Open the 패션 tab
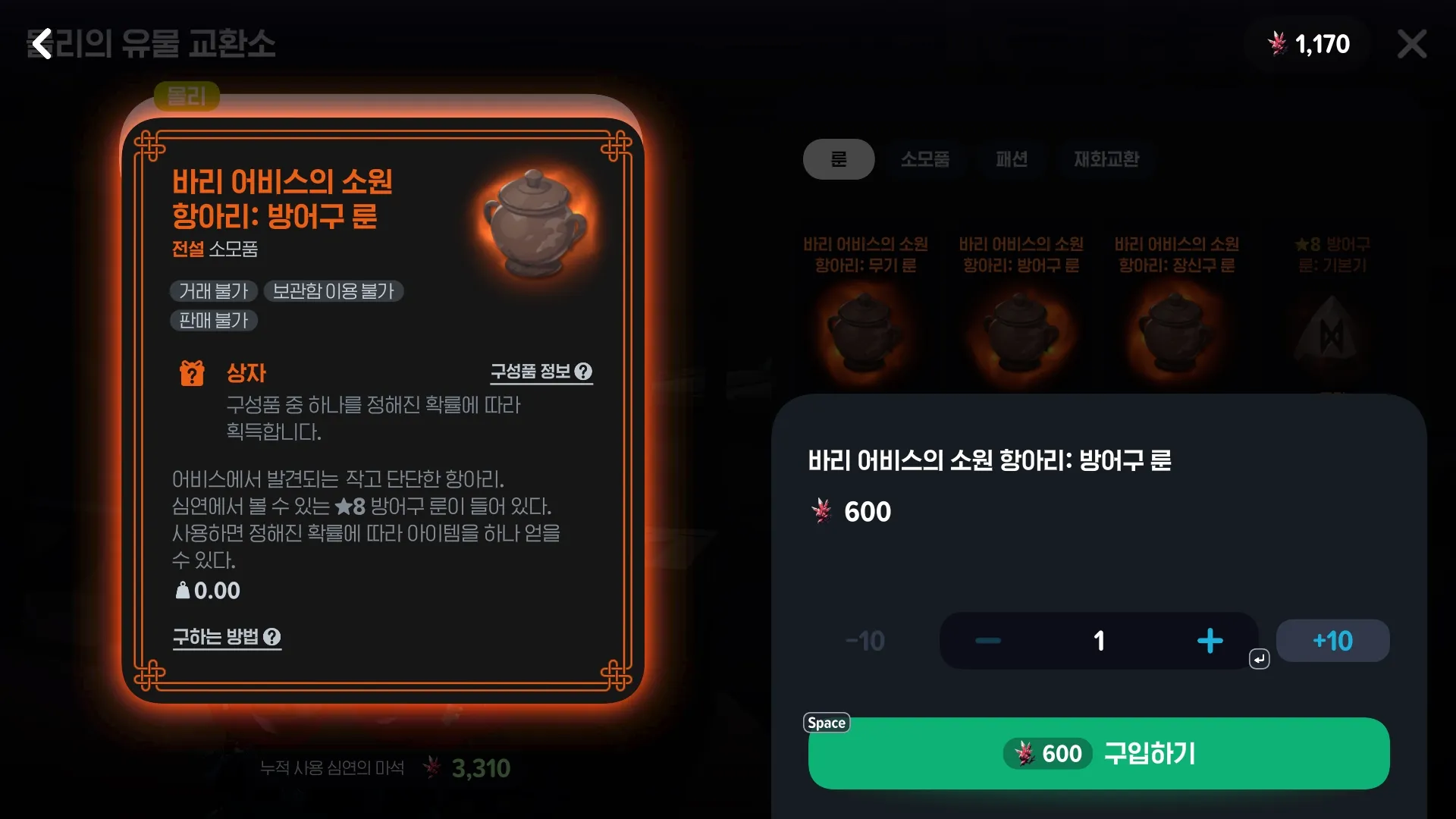The height and width of the screenshot is (819, 1456). pos(1012,159)
